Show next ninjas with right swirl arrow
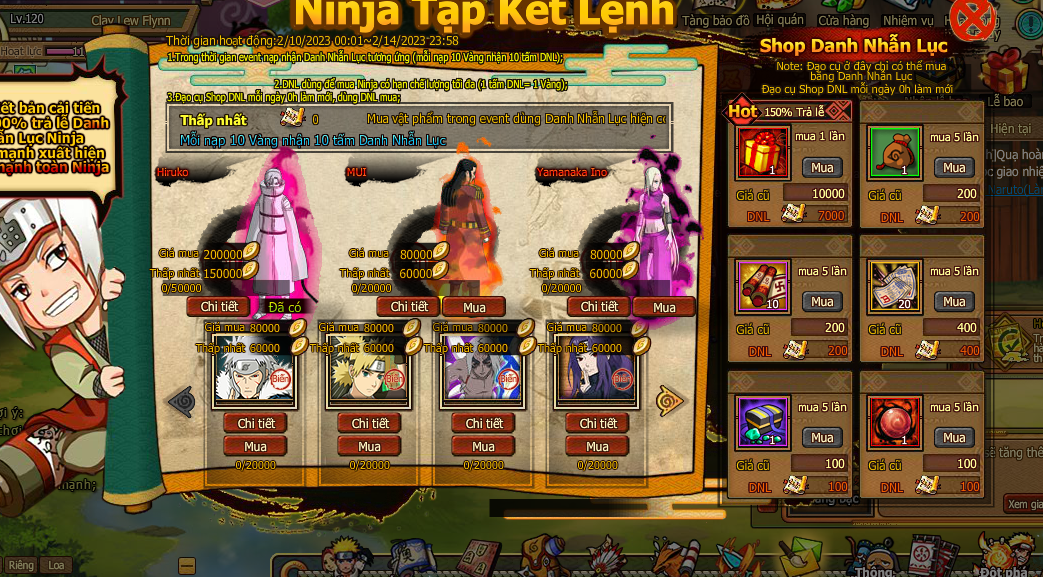Viewport: 1043px width, 577px height. 669,401
